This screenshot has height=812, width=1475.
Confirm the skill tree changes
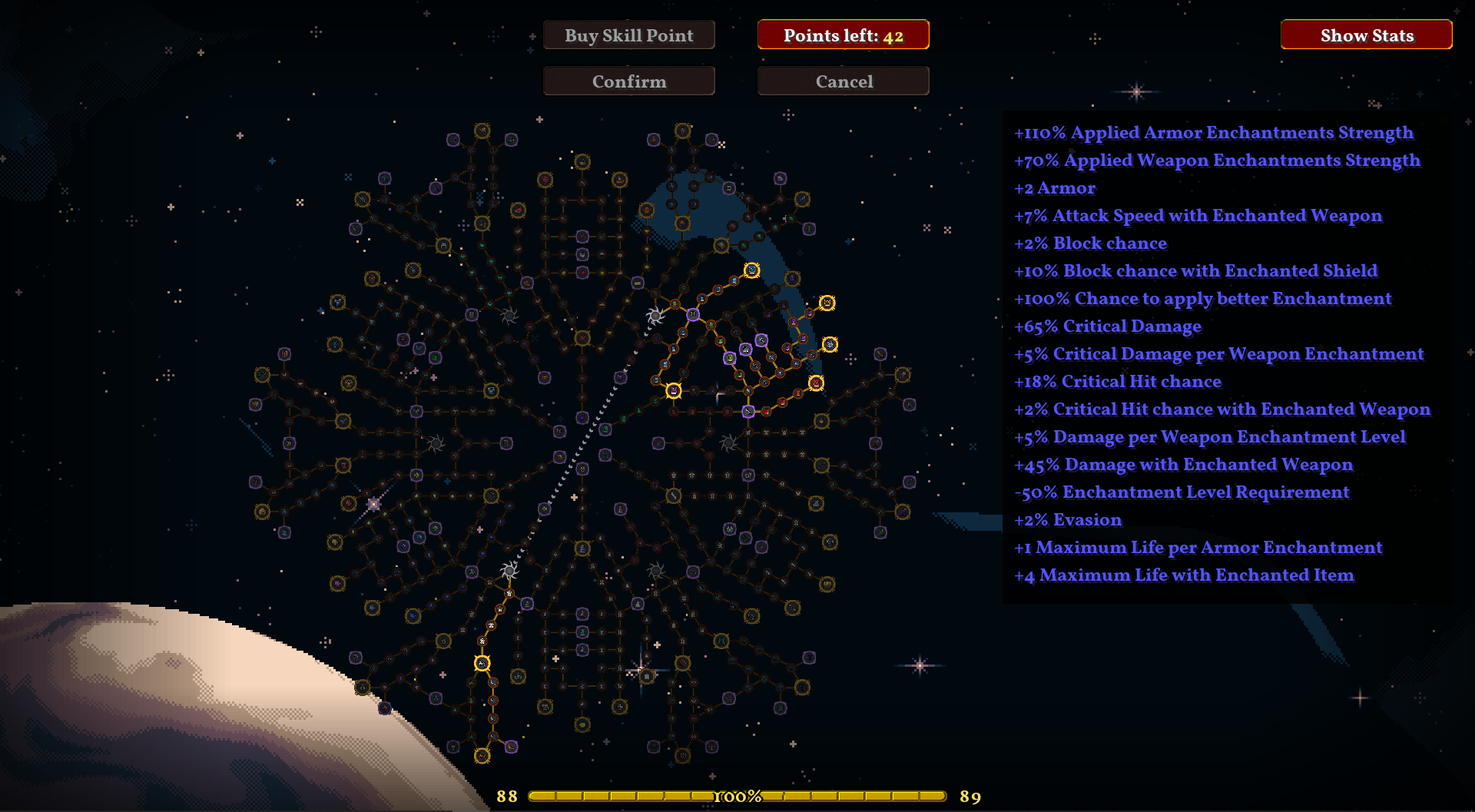628,81
